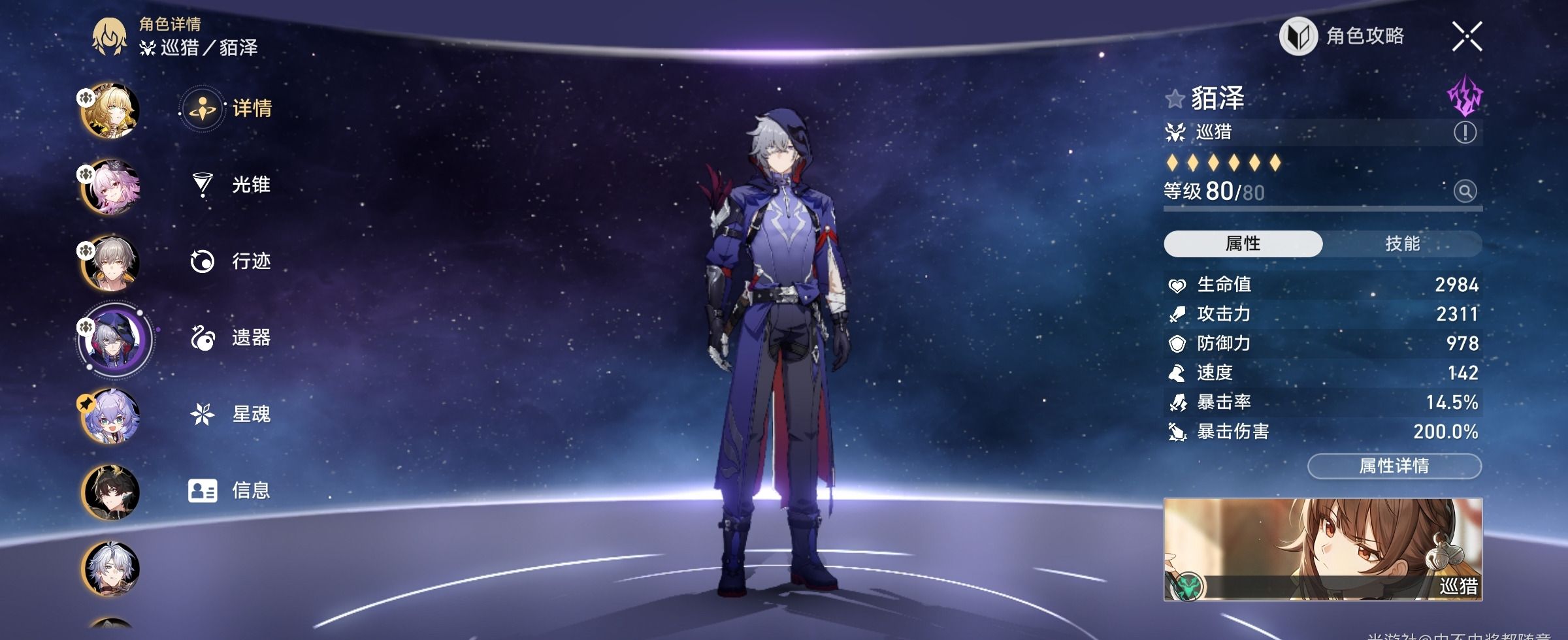The width and height of the screenshot is (1568, 640).
Task: Open the equipped 巡猎 light cone card
Action: (x=1322, y=549)
